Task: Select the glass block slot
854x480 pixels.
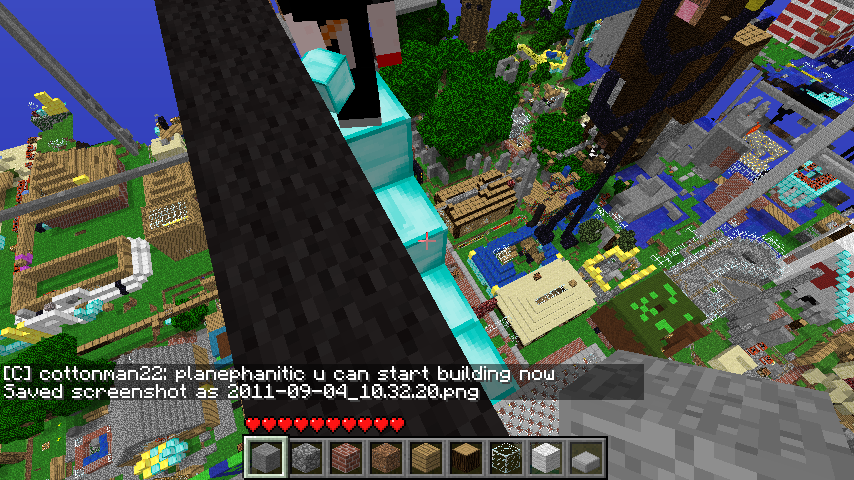Action: tap(506, 458)
